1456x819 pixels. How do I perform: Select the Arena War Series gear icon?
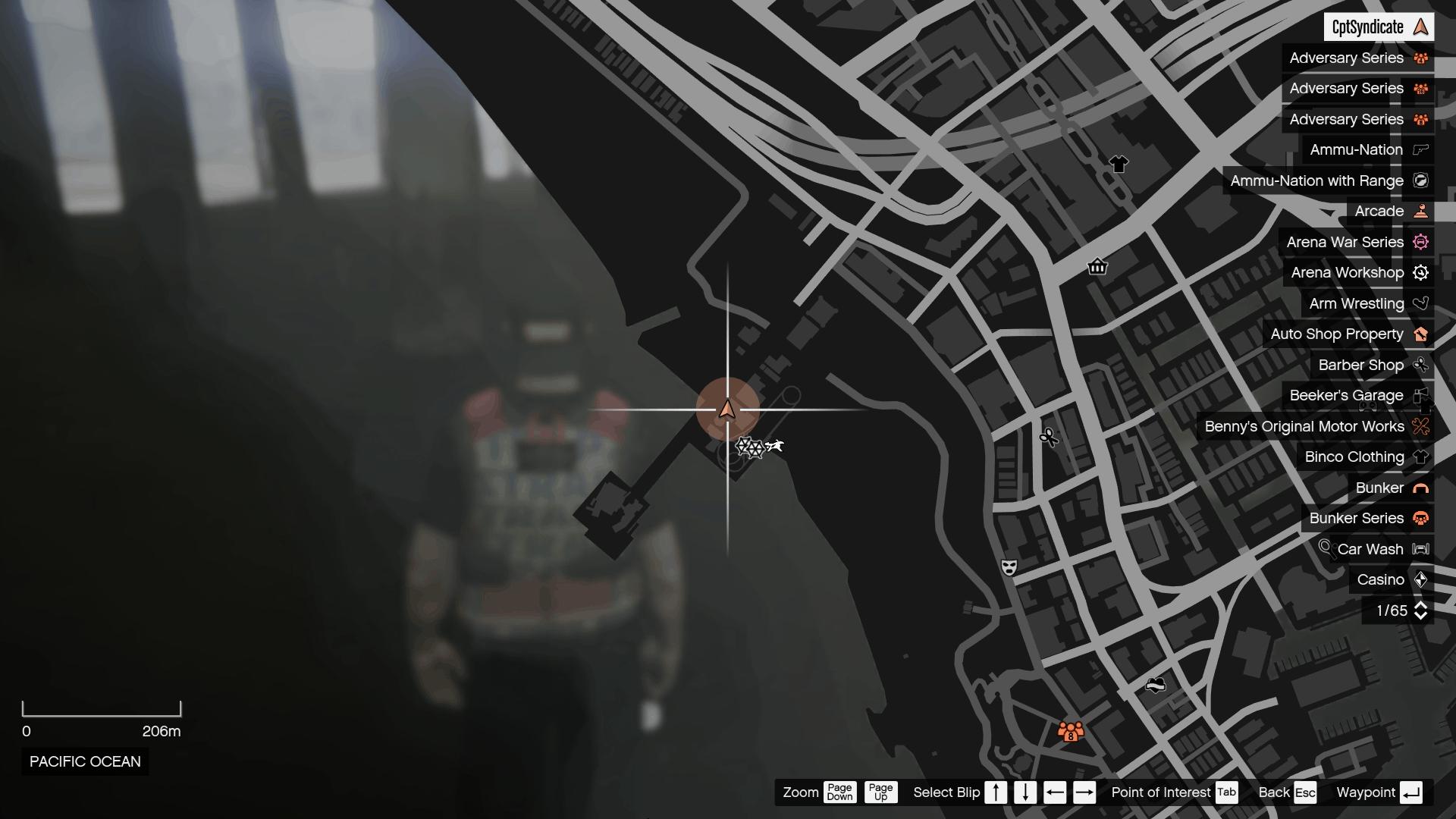pos(1420,242)
